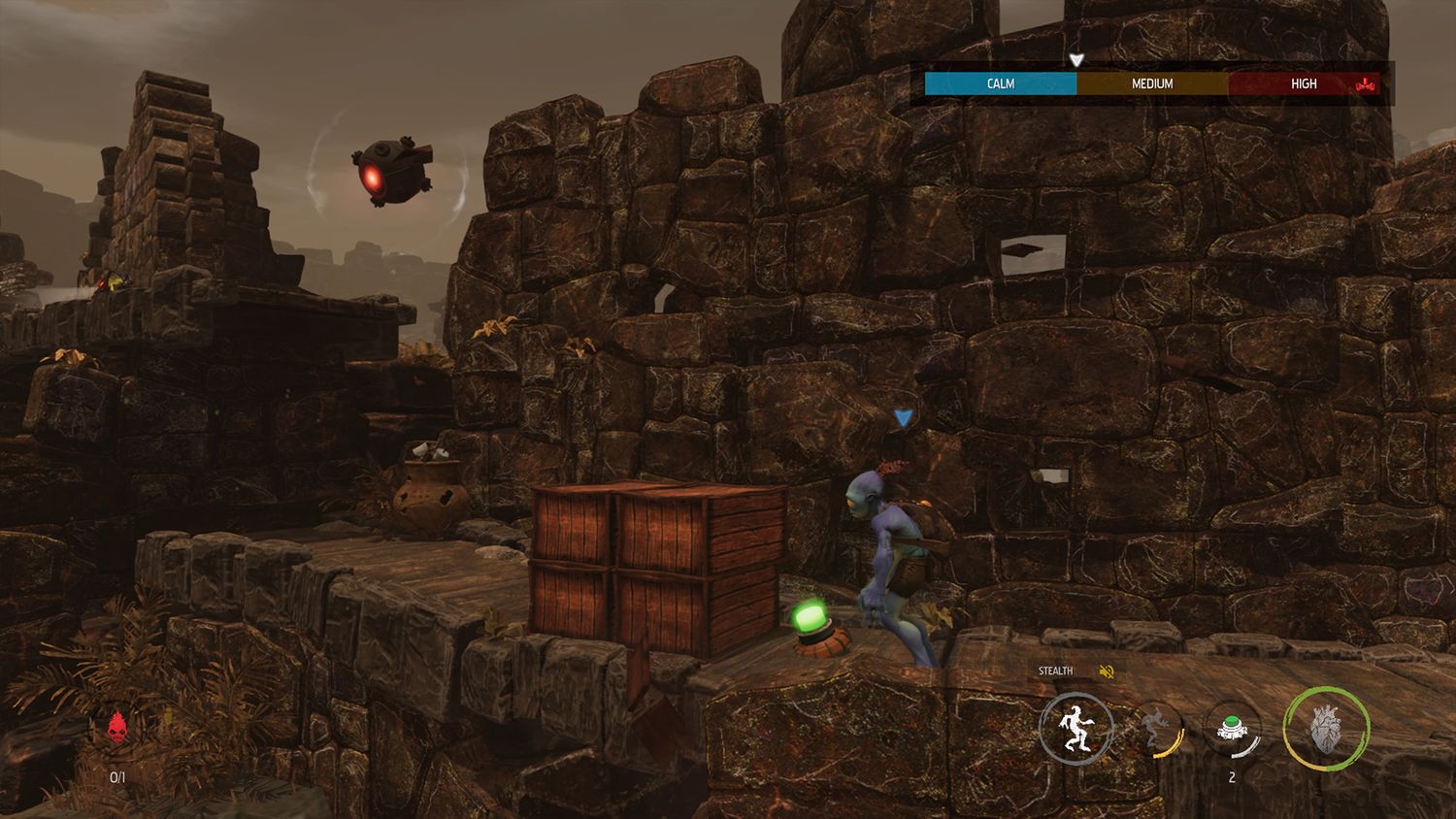Select the white sneaking Stealth stance icon

1075,729
